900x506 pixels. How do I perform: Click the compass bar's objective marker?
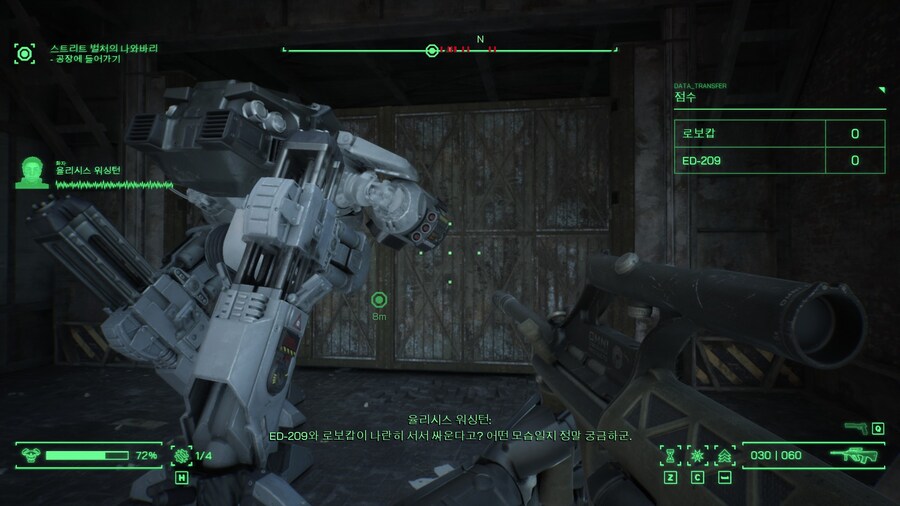pos(432,50)
